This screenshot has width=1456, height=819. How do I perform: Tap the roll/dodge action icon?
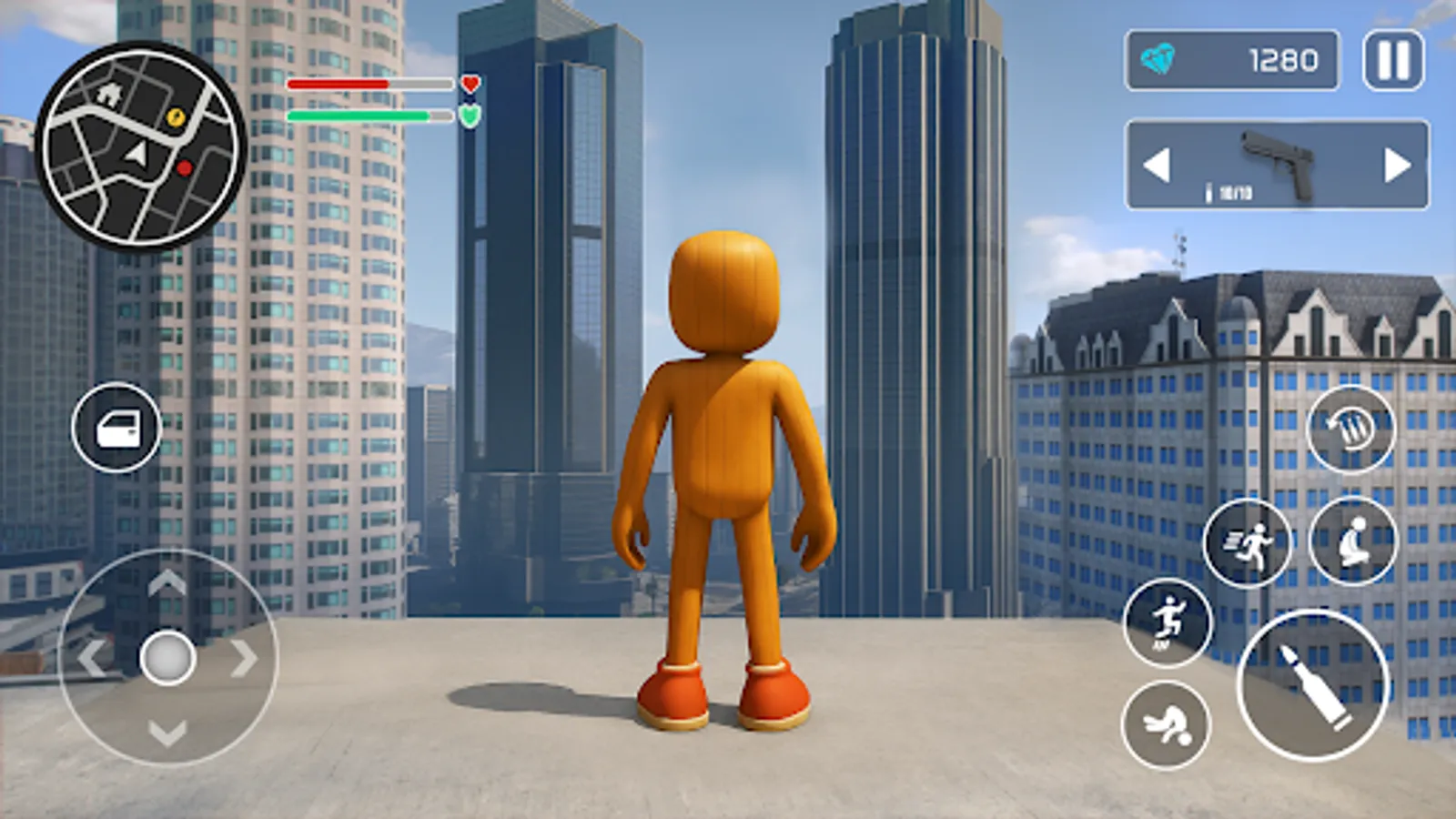[1172, 723]
